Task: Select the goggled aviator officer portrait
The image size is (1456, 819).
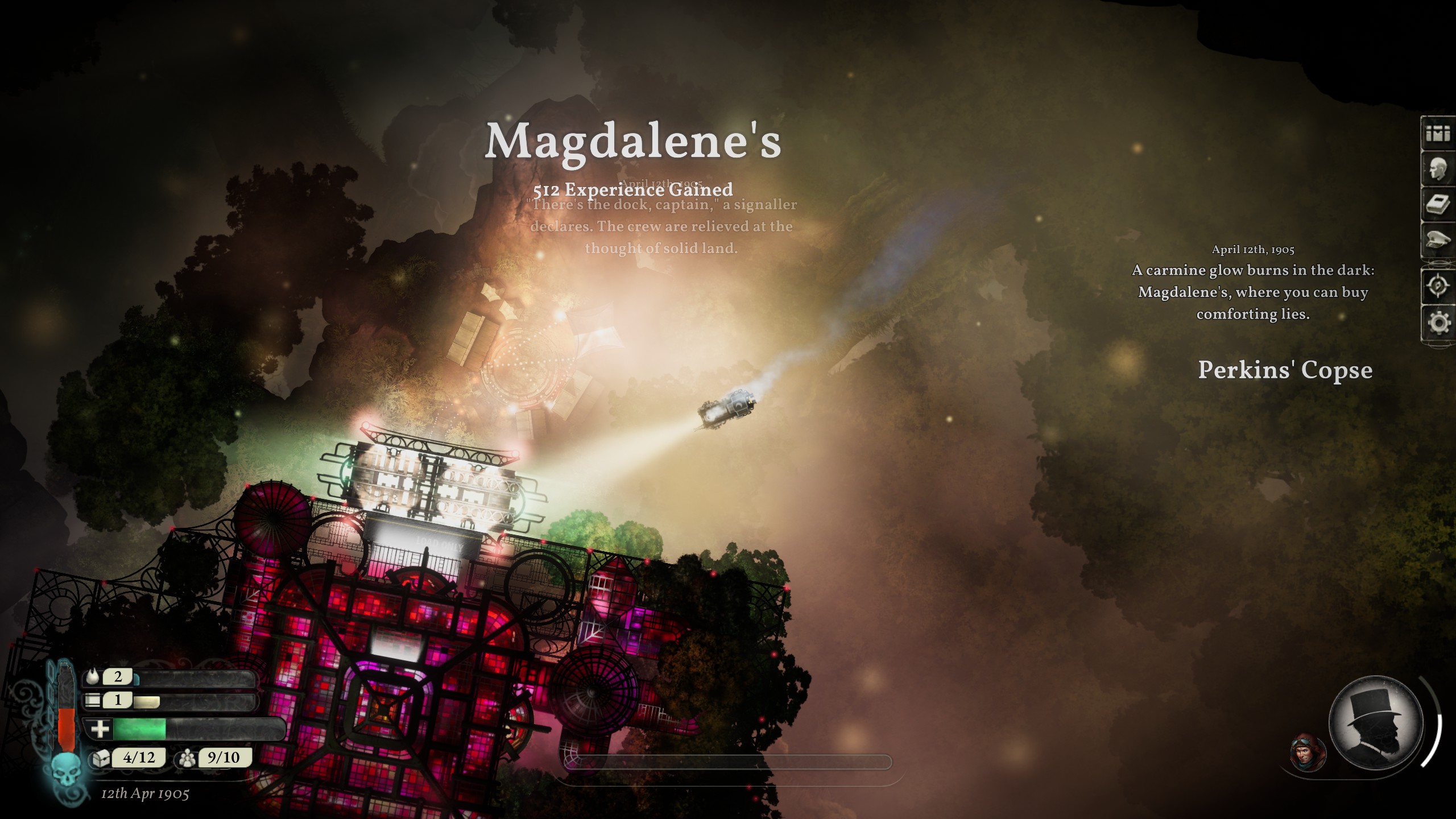Action: [x=1308, y=752]
